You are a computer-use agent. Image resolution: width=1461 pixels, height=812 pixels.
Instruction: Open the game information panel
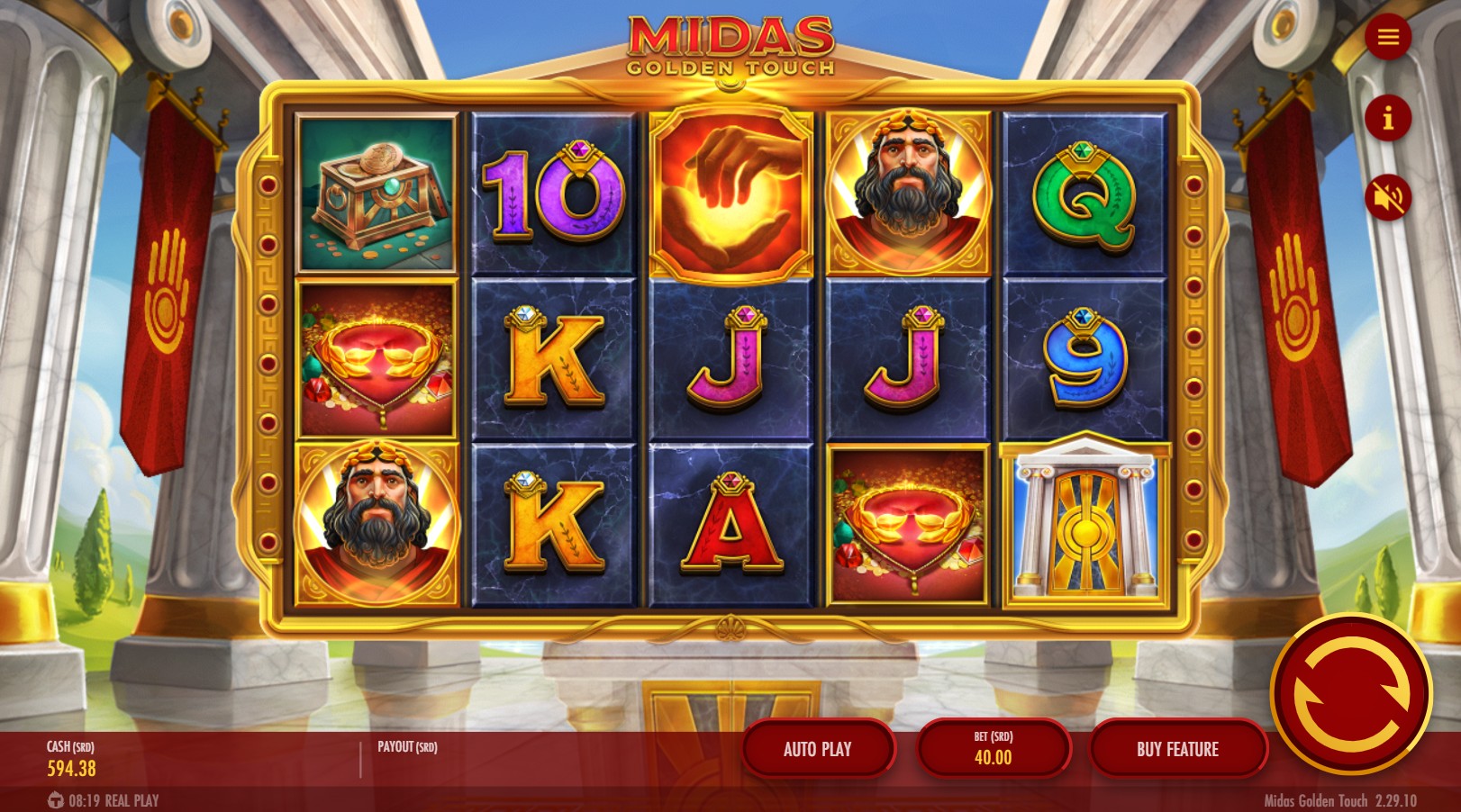pos(1387,115)
